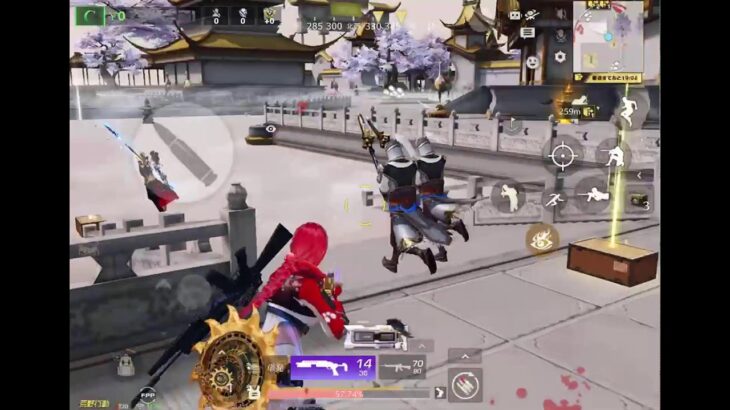
Task: Switch to the rifle weapon slot
Action: [x=403, y=370]
